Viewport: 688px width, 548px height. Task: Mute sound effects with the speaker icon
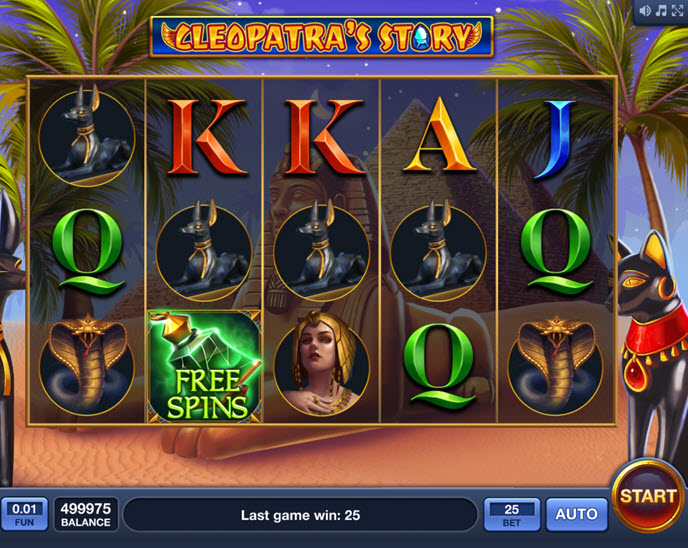645,11
